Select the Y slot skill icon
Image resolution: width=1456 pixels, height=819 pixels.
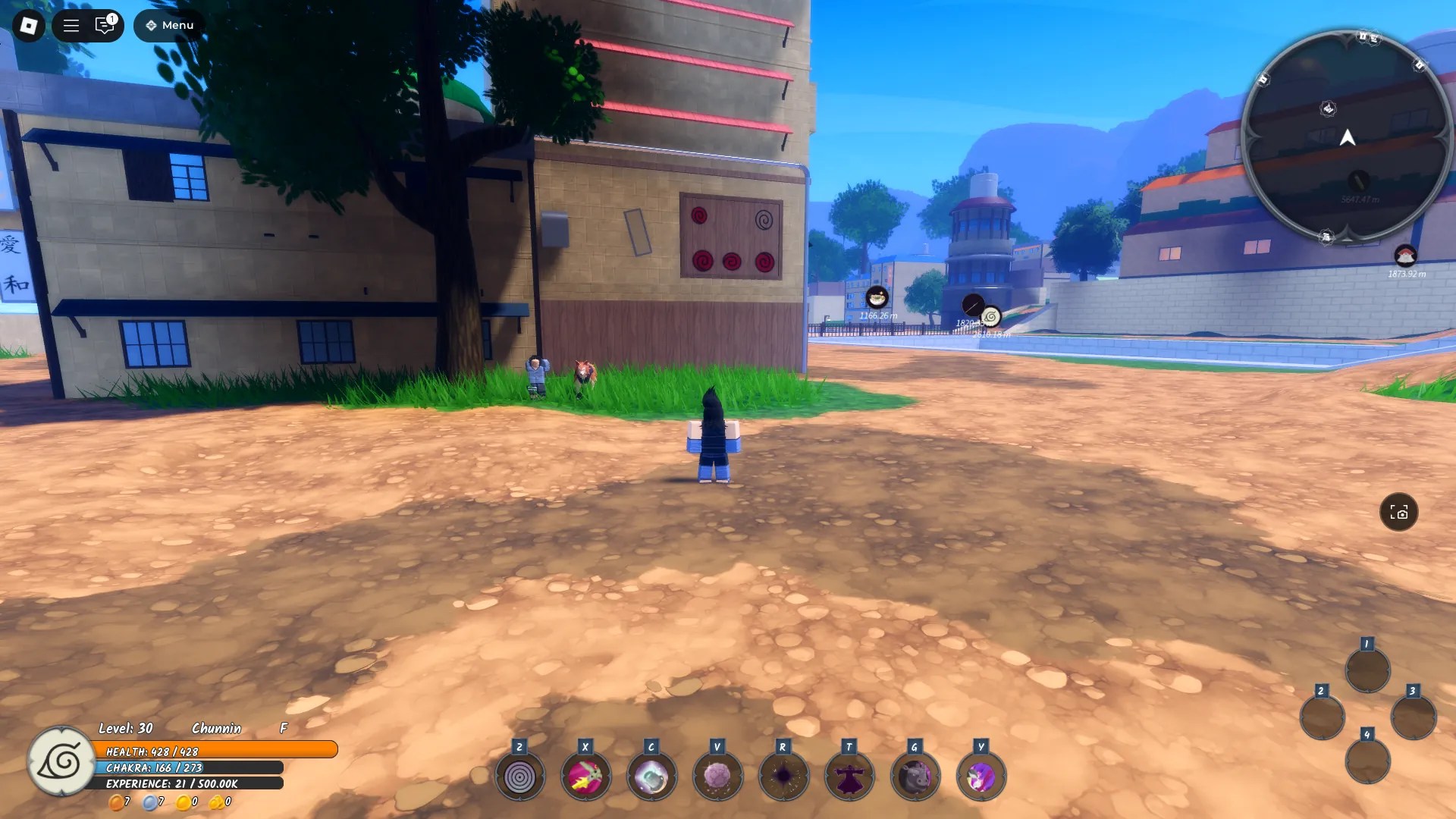pos(981,775)
